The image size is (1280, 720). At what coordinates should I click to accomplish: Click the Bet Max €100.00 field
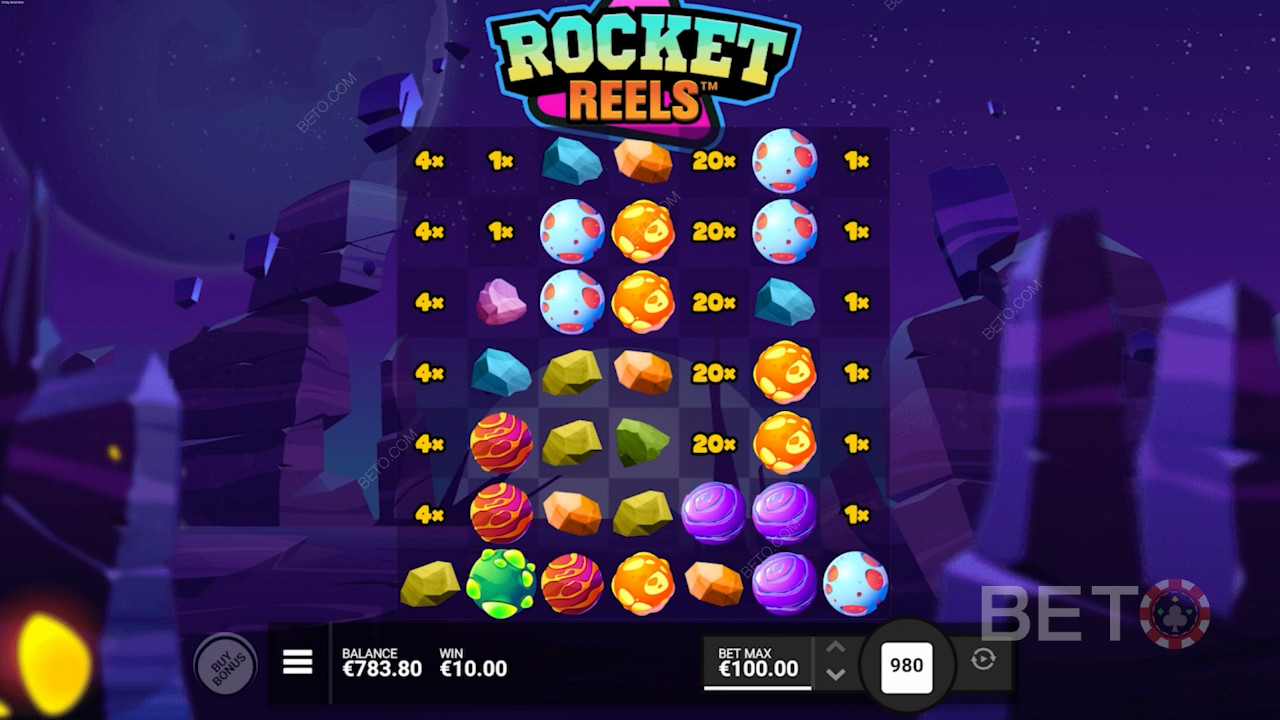(x=757, y=662)
